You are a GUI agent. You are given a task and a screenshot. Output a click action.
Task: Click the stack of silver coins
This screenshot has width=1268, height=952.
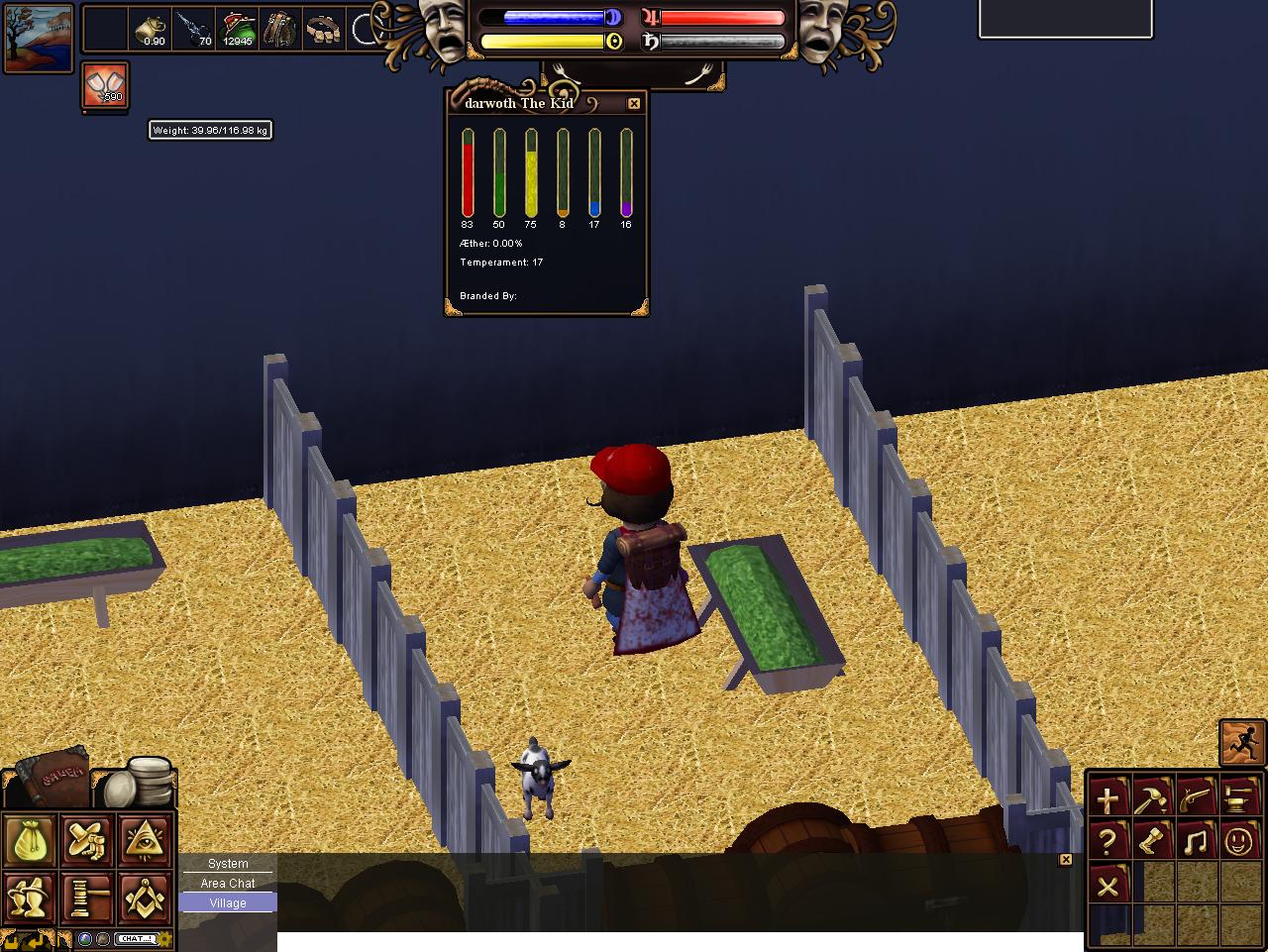tap(139, 783)
